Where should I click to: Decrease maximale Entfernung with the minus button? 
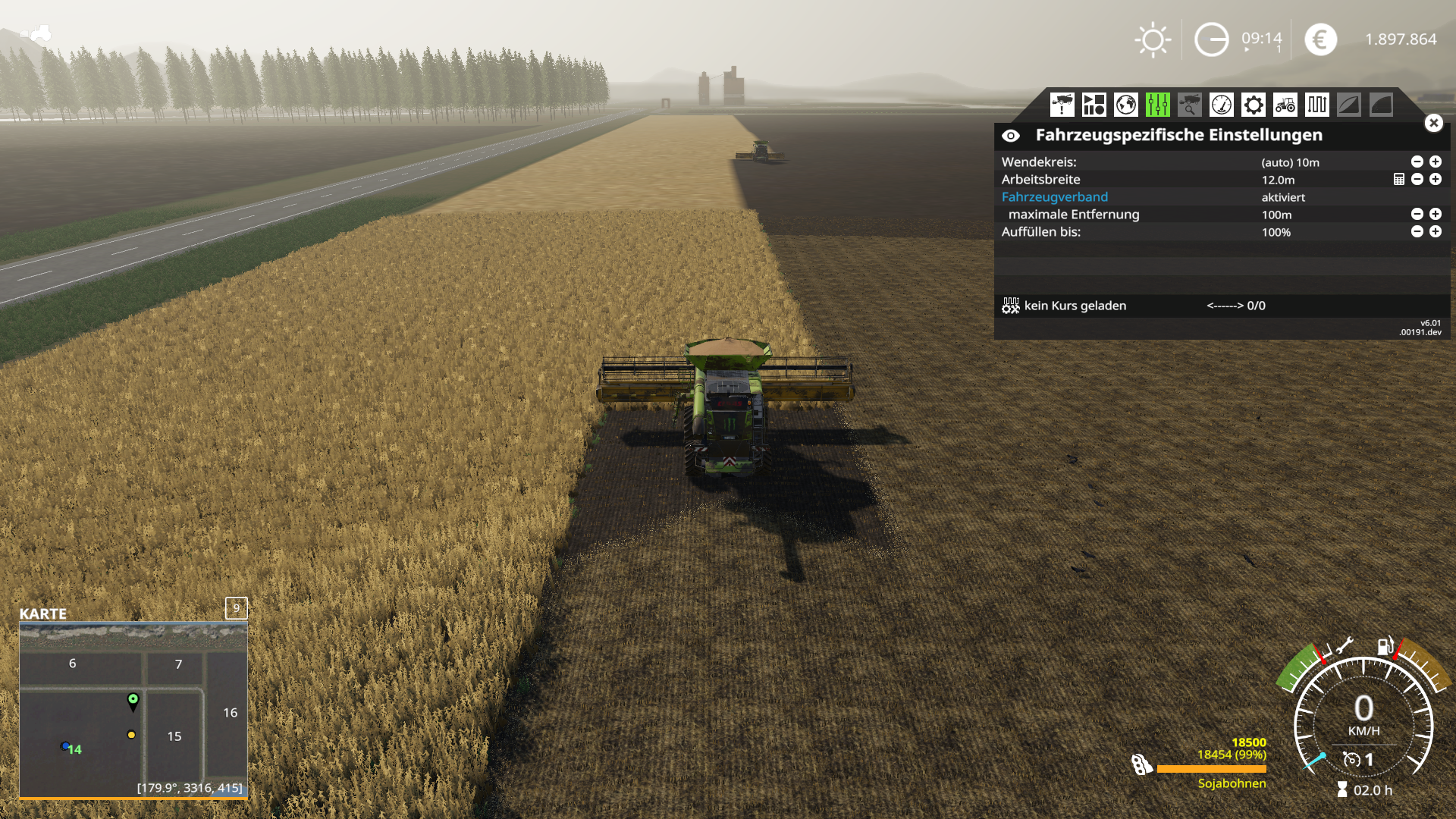tap(1416, 215)
